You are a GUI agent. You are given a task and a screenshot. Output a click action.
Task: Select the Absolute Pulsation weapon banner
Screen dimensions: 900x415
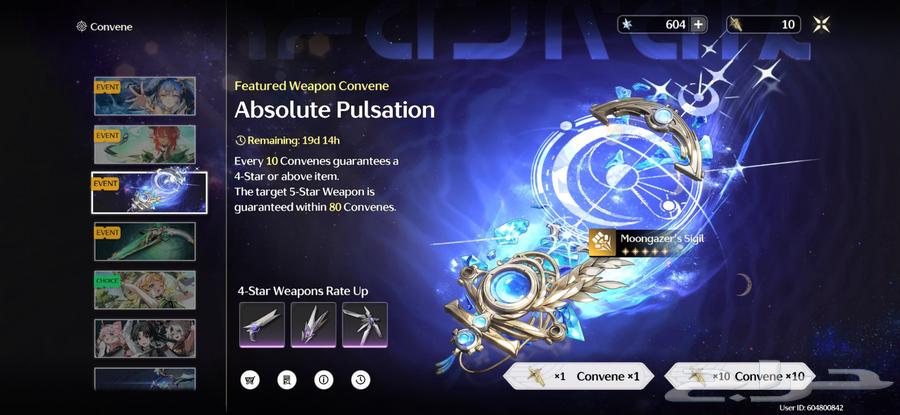click(x=149, y=192)
